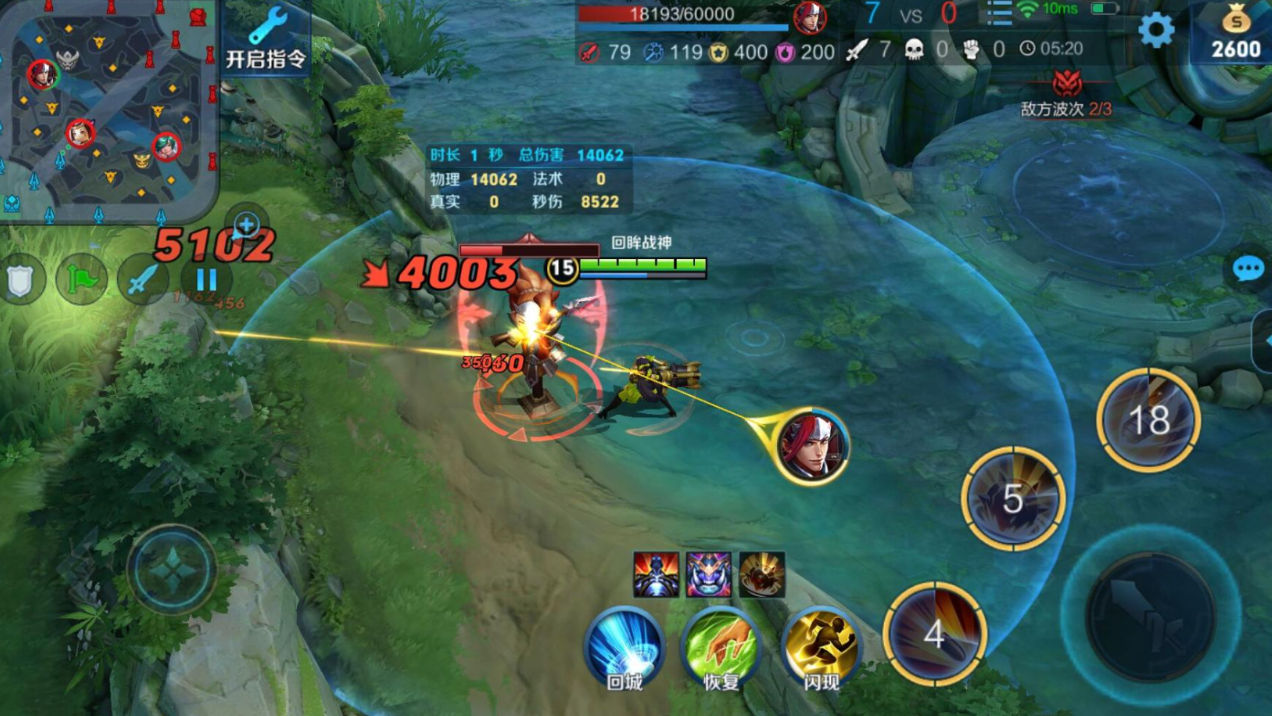Open the scoreboard list icon

(x=998, y=13)
